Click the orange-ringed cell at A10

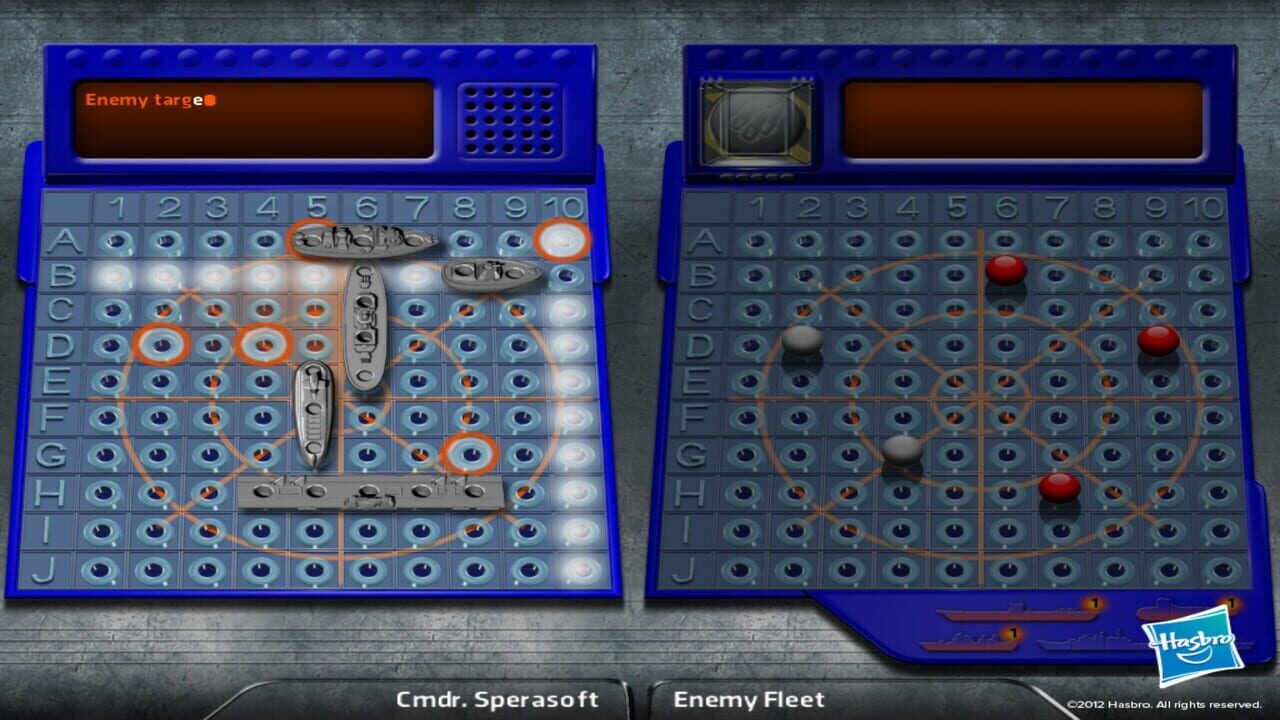[563, 240]
